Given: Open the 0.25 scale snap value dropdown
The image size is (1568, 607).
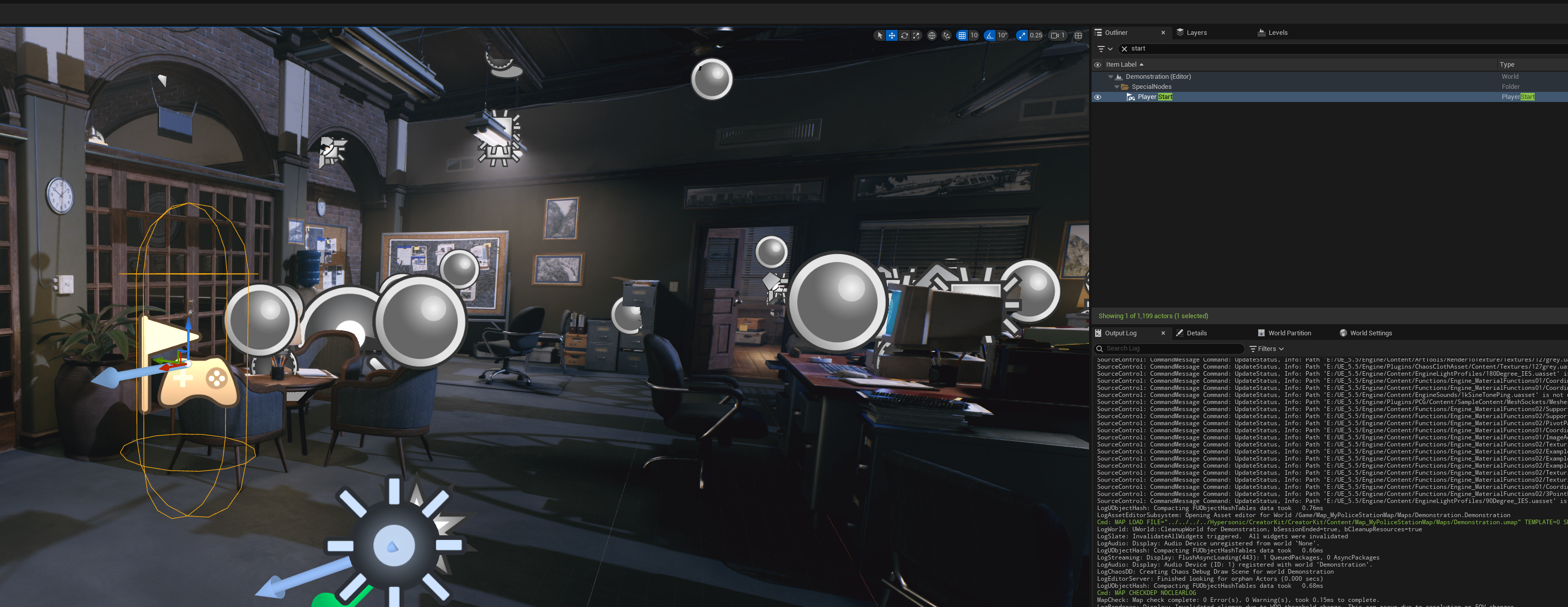Looking at the screenshot, I should 1036,35.
